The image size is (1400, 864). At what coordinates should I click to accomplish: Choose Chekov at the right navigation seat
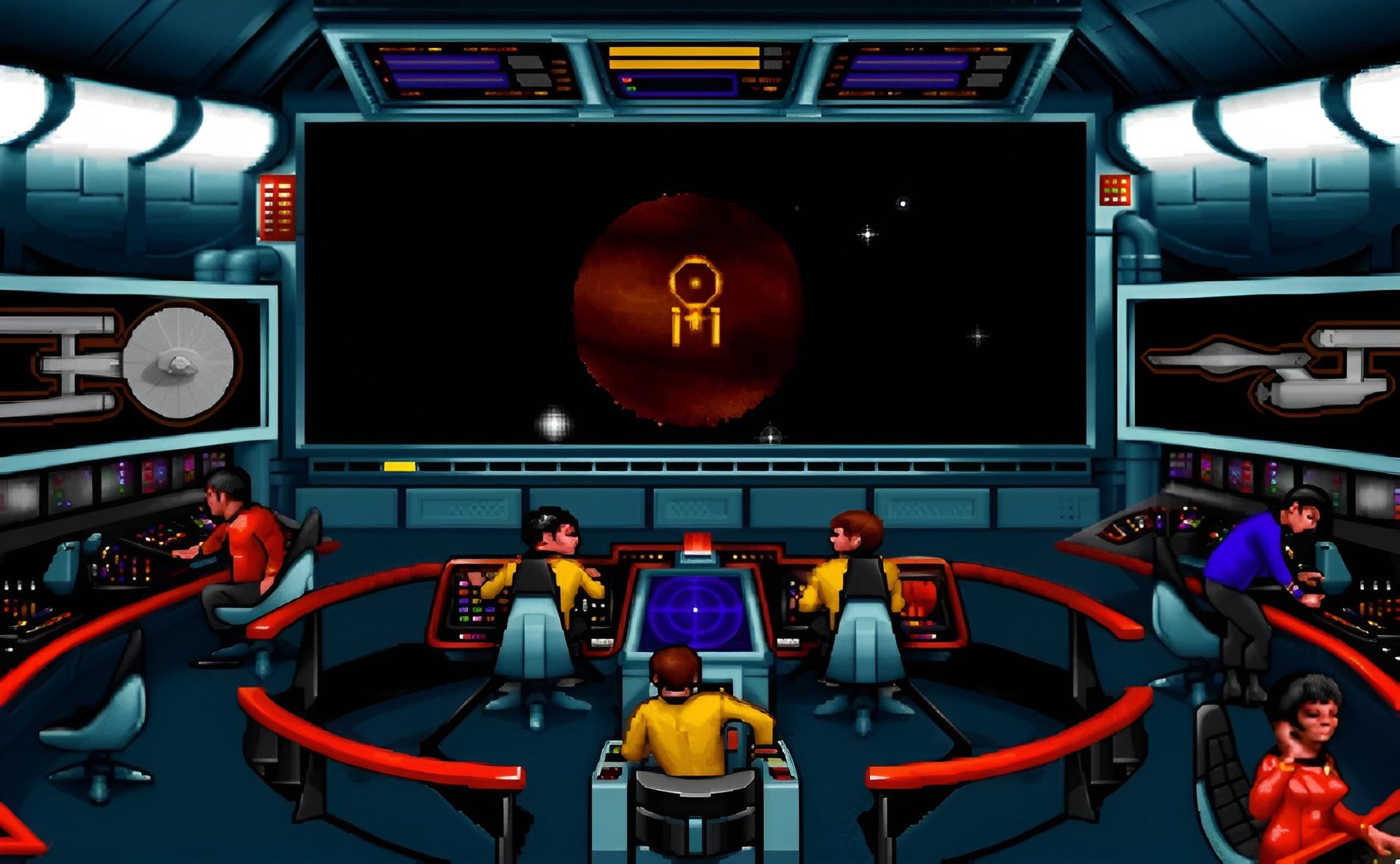click(x=854, y=567)
